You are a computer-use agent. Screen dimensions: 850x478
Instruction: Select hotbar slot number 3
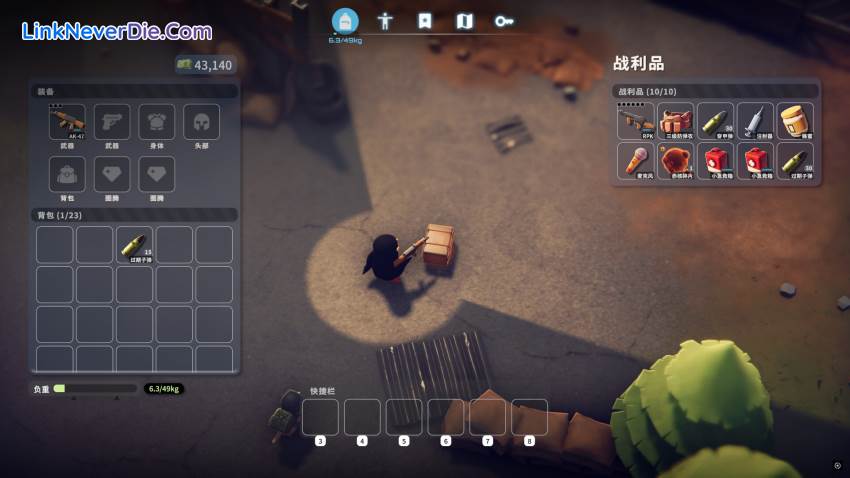pyautogui.click(x=320, y=417)
